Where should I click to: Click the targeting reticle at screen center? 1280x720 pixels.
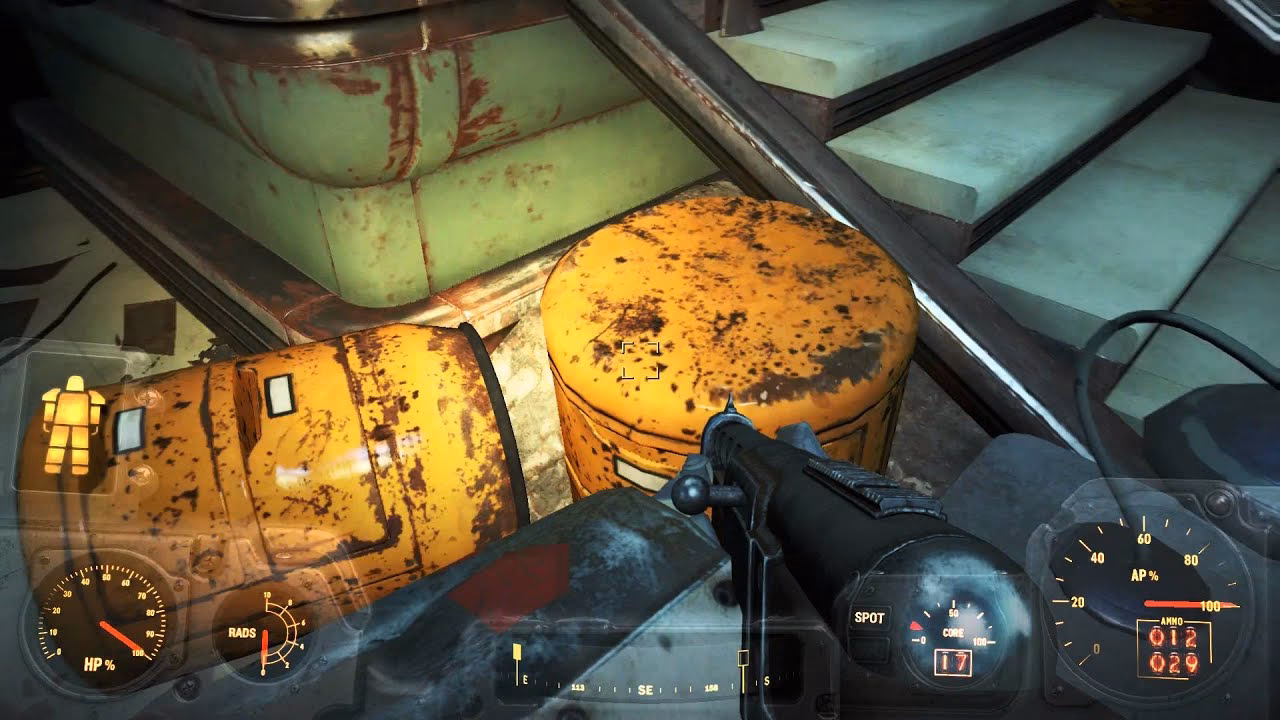click(x=640, y=362)
